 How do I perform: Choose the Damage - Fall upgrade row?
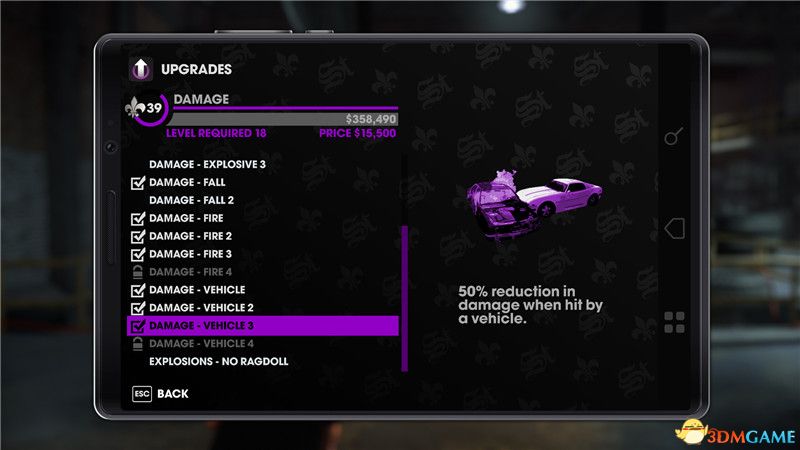pyautogui.click(x=187, y=182)
